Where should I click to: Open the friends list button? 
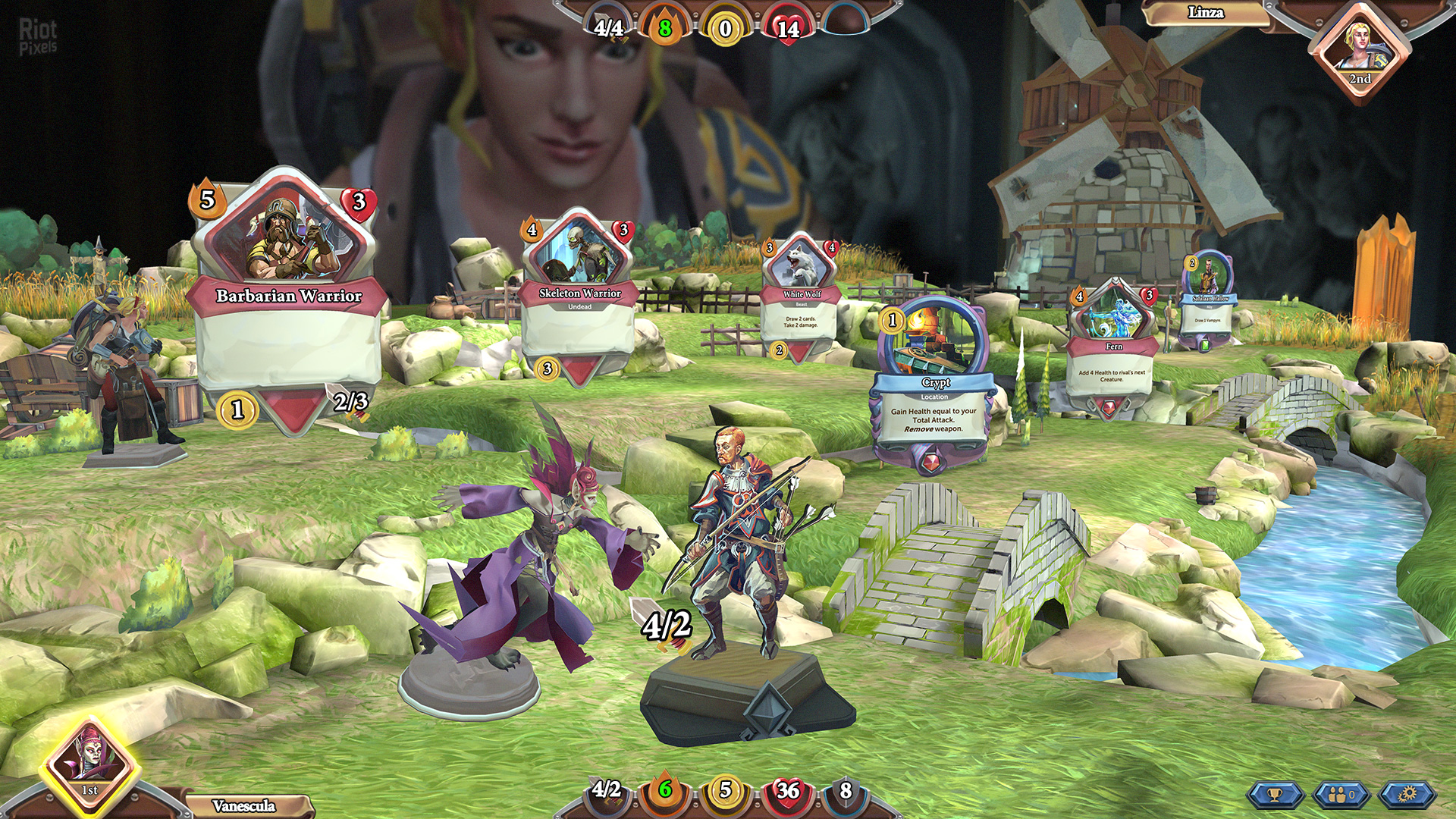click(x=1341, y=794)
